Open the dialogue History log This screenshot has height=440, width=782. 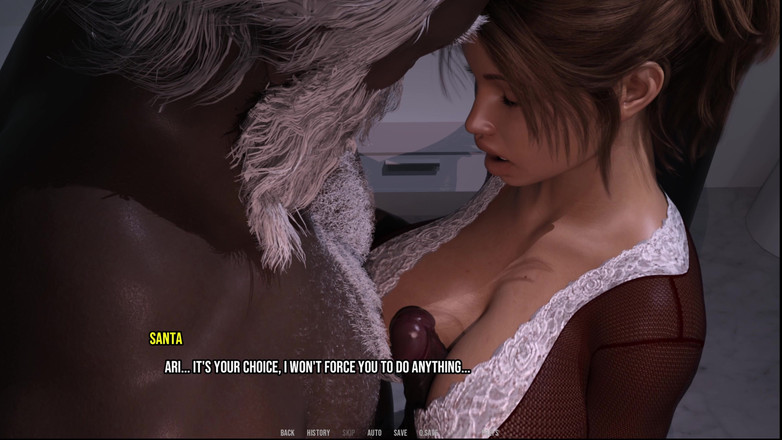(318, 433)
